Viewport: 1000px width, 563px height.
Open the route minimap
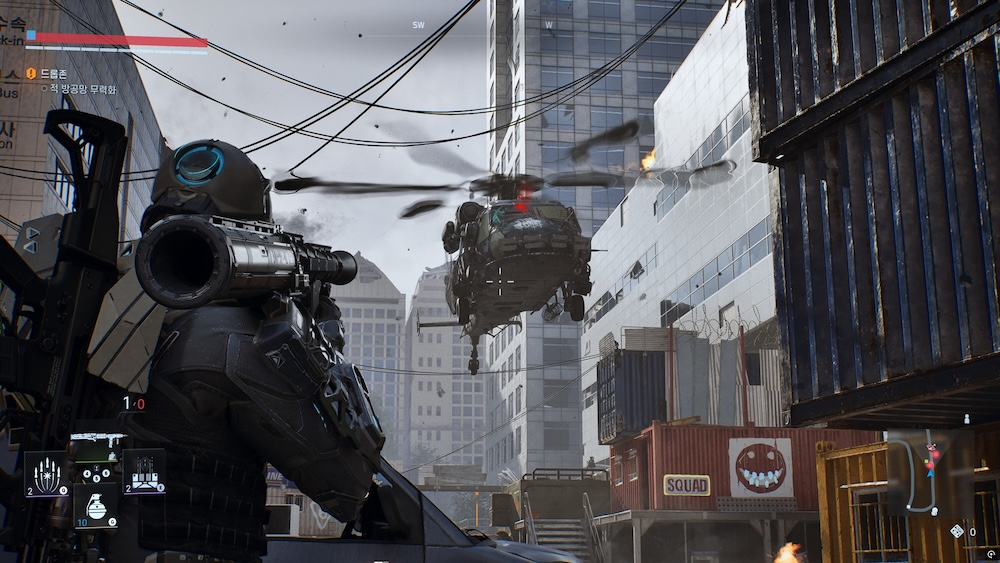point(929,472)
